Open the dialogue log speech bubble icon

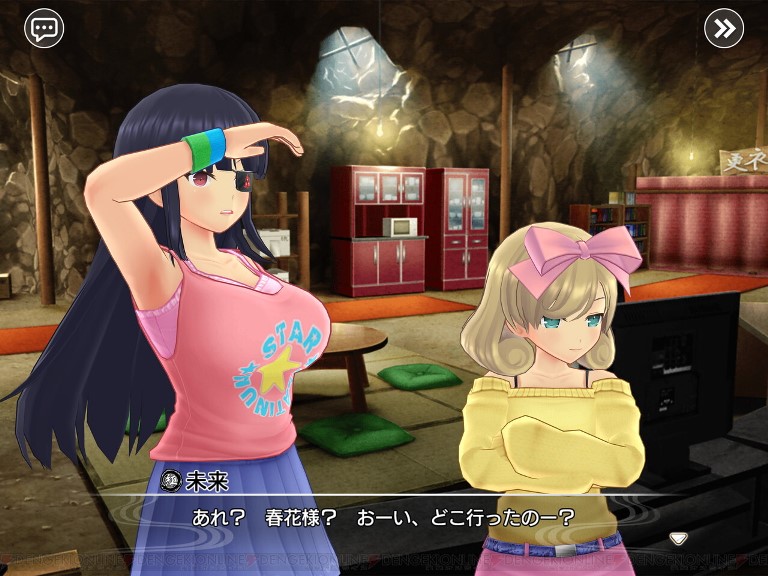tap(44, 28)
